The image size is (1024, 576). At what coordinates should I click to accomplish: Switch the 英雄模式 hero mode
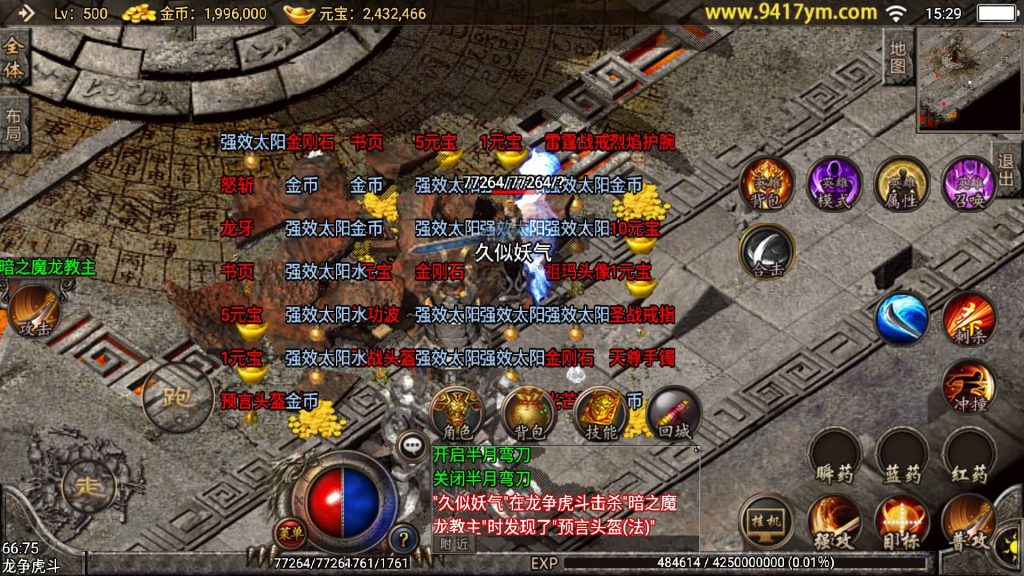click(834, 183)
